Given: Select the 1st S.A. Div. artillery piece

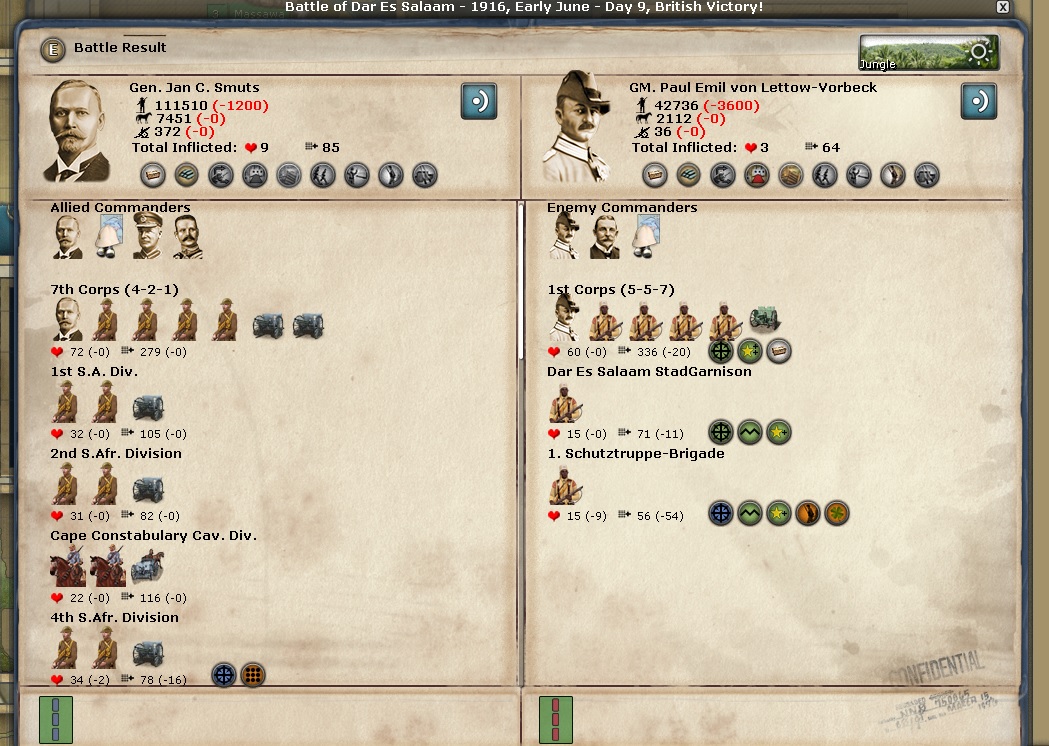Looking at the screenshot, I should pyautogui.click(x=148, y=405).
